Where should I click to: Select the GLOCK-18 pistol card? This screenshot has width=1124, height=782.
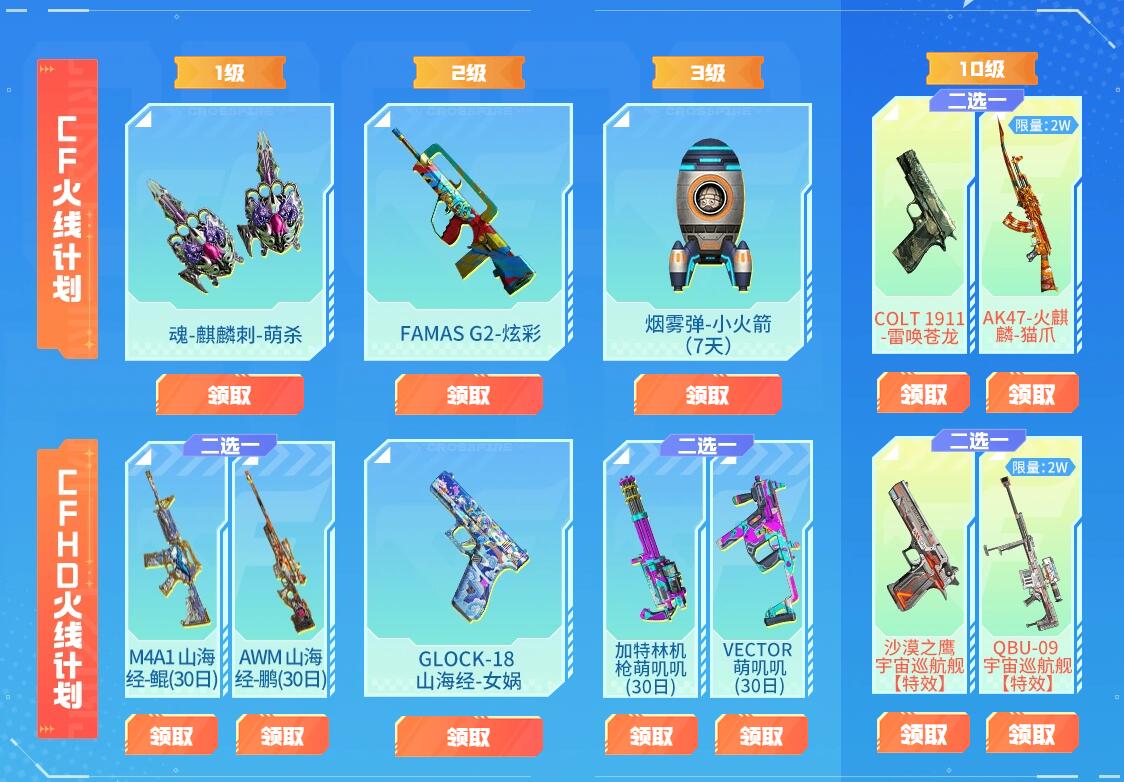pos(469,570)
